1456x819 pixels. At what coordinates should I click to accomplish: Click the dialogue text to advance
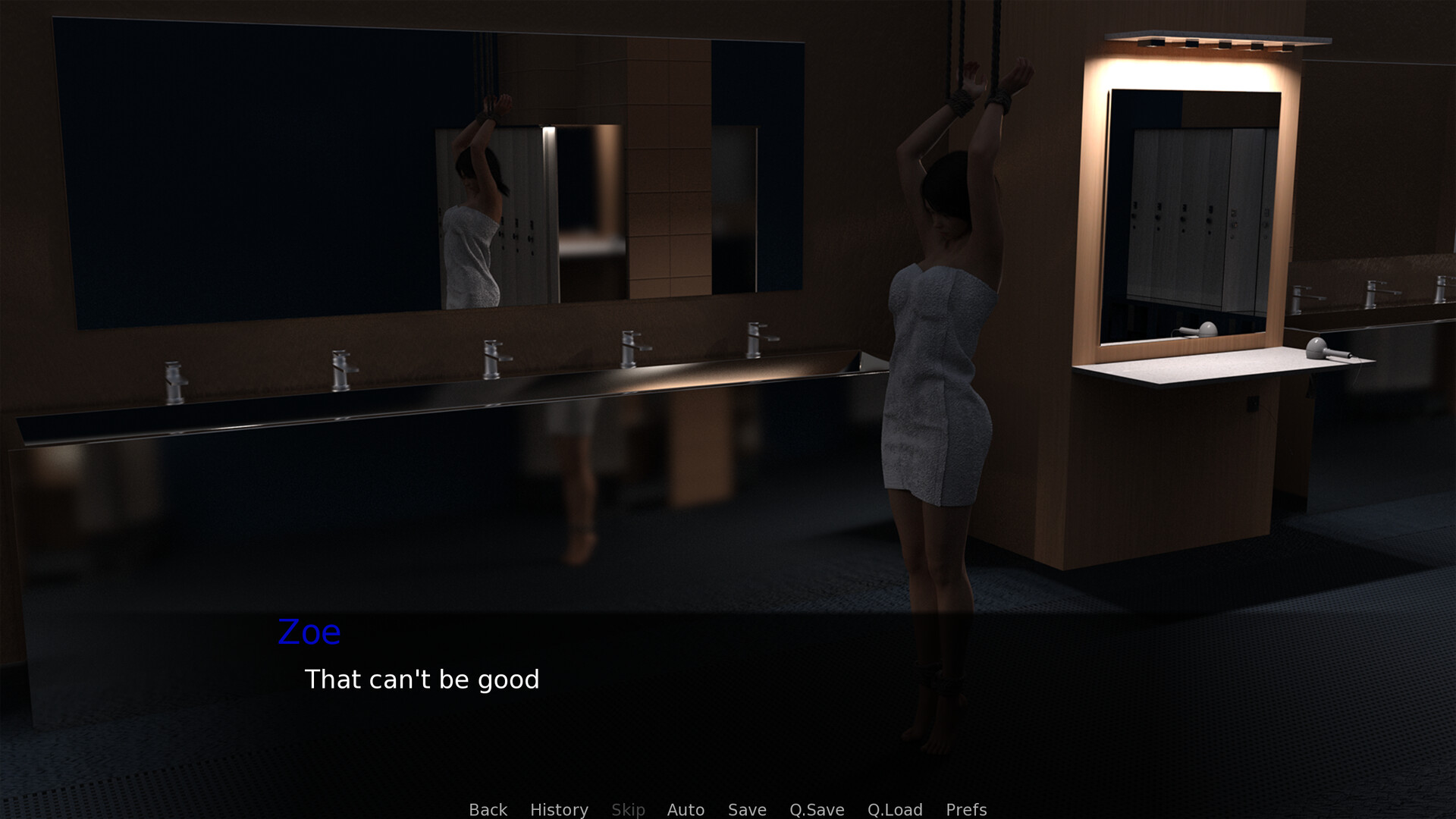tap(422, 679)
